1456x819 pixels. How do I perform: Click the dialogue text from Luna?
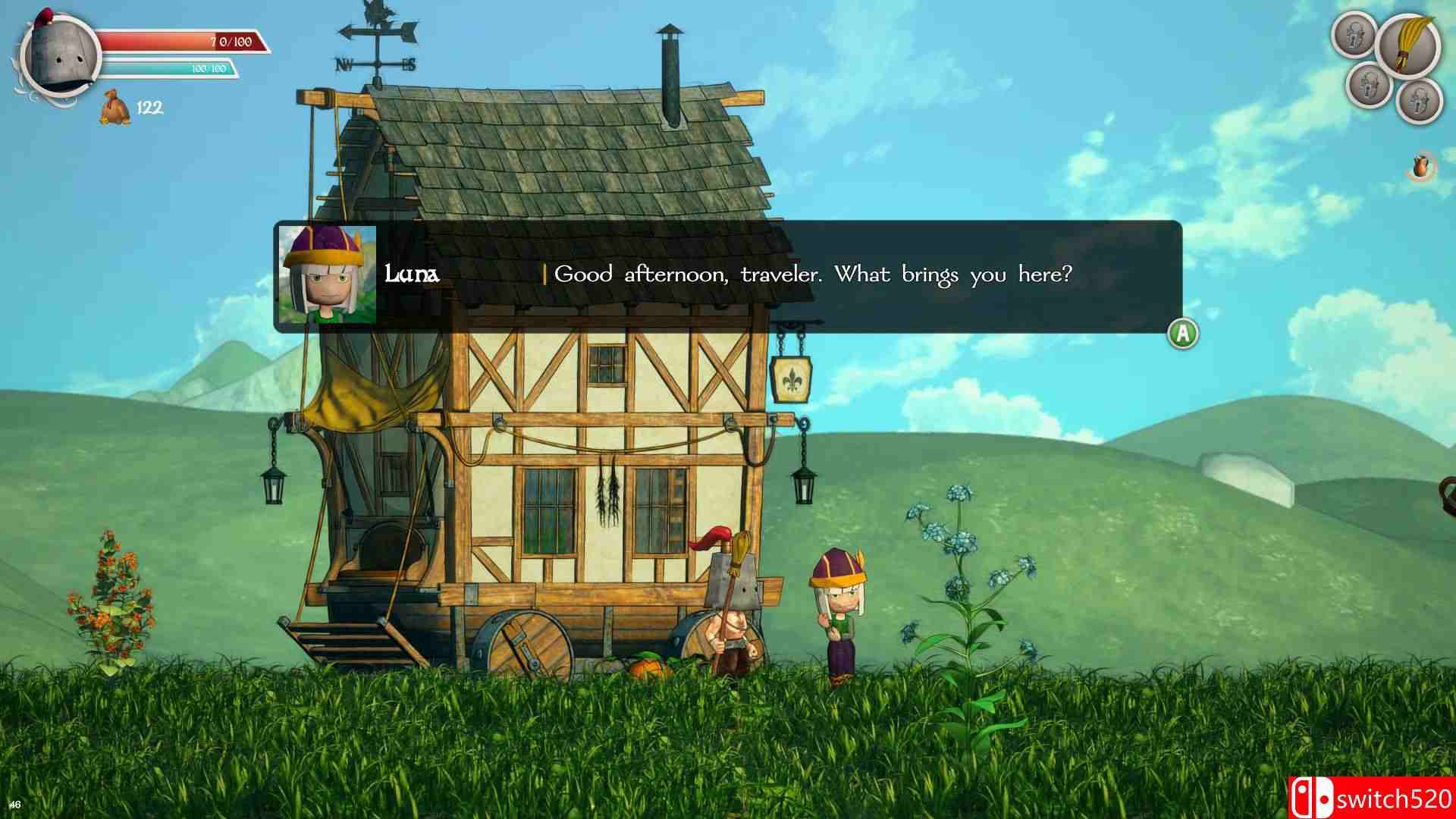[x=813, y=275]
